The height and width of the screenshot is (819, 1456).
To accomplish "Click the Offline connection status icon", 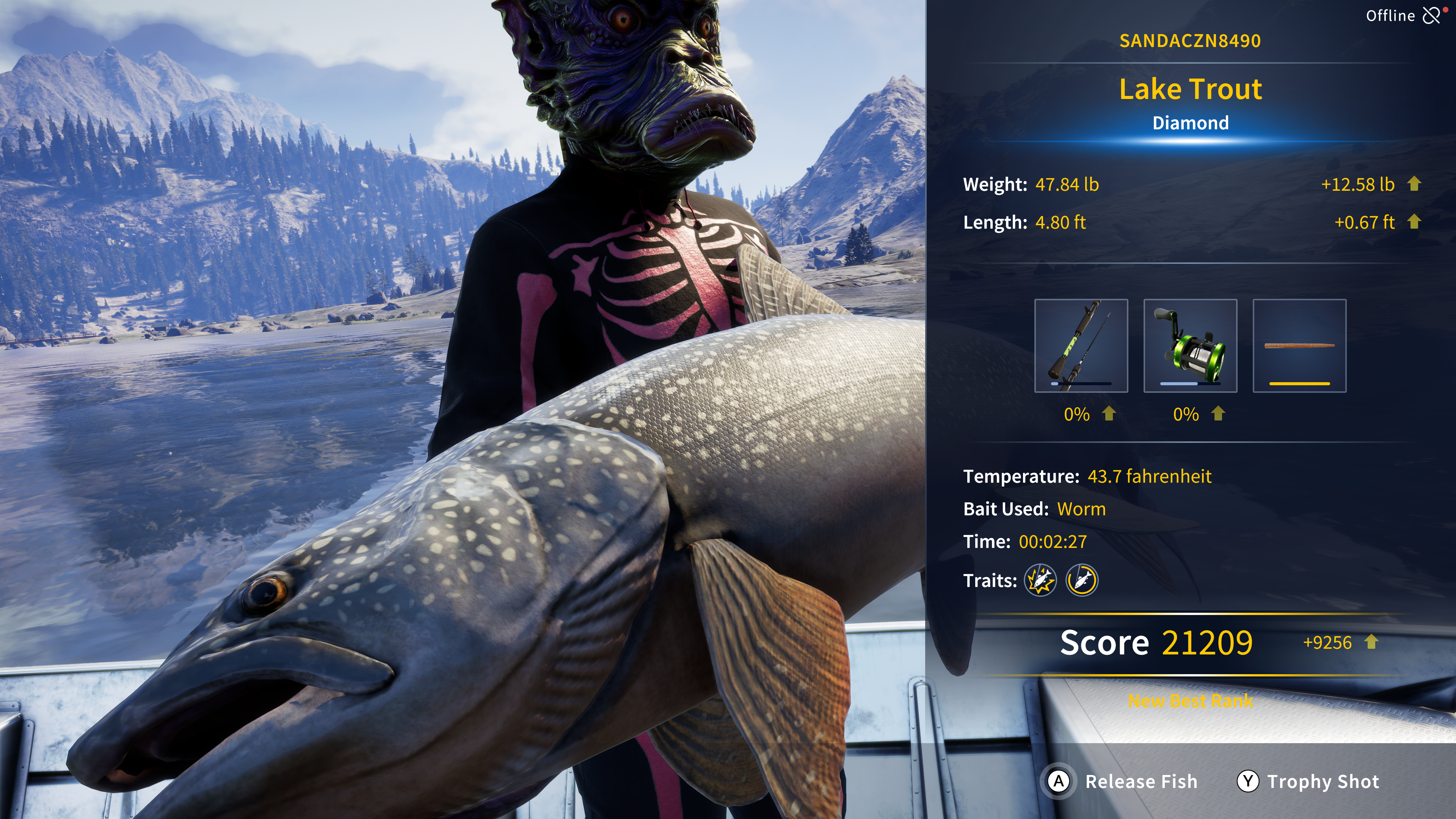I will 1432,15.
